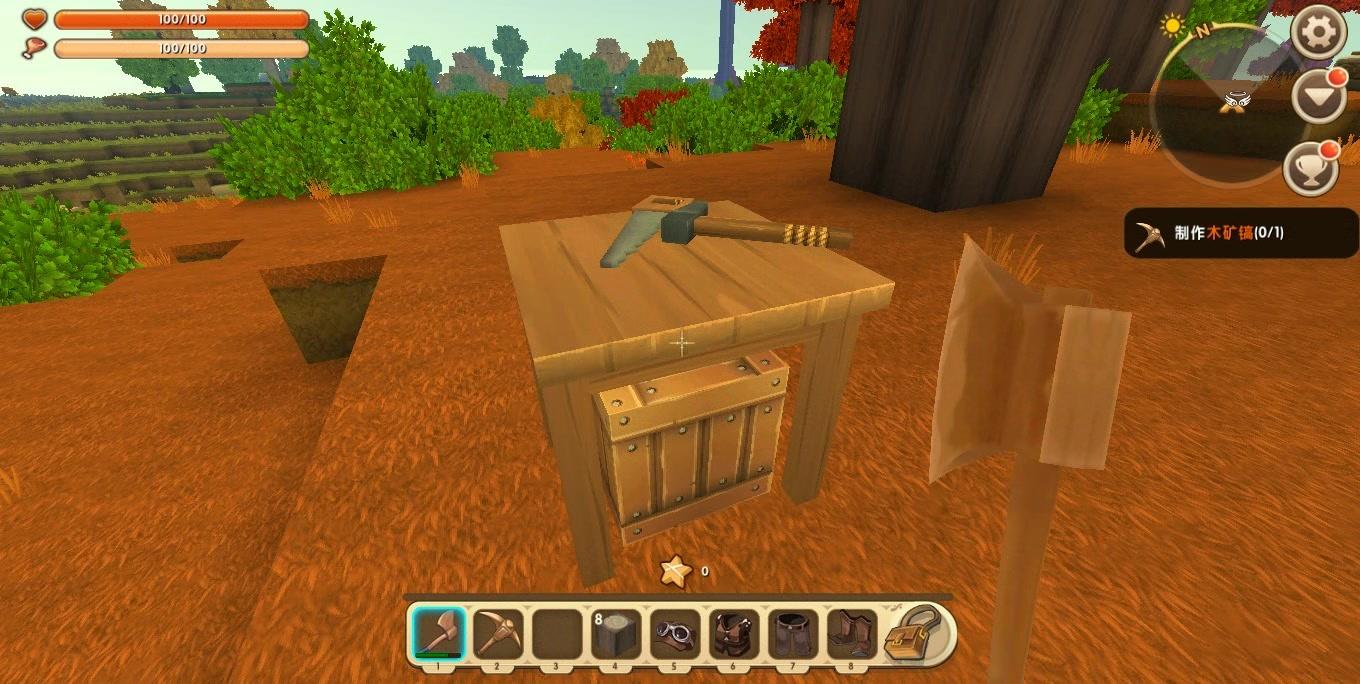Select the axe in hotbar slot 1

[439, 634]
